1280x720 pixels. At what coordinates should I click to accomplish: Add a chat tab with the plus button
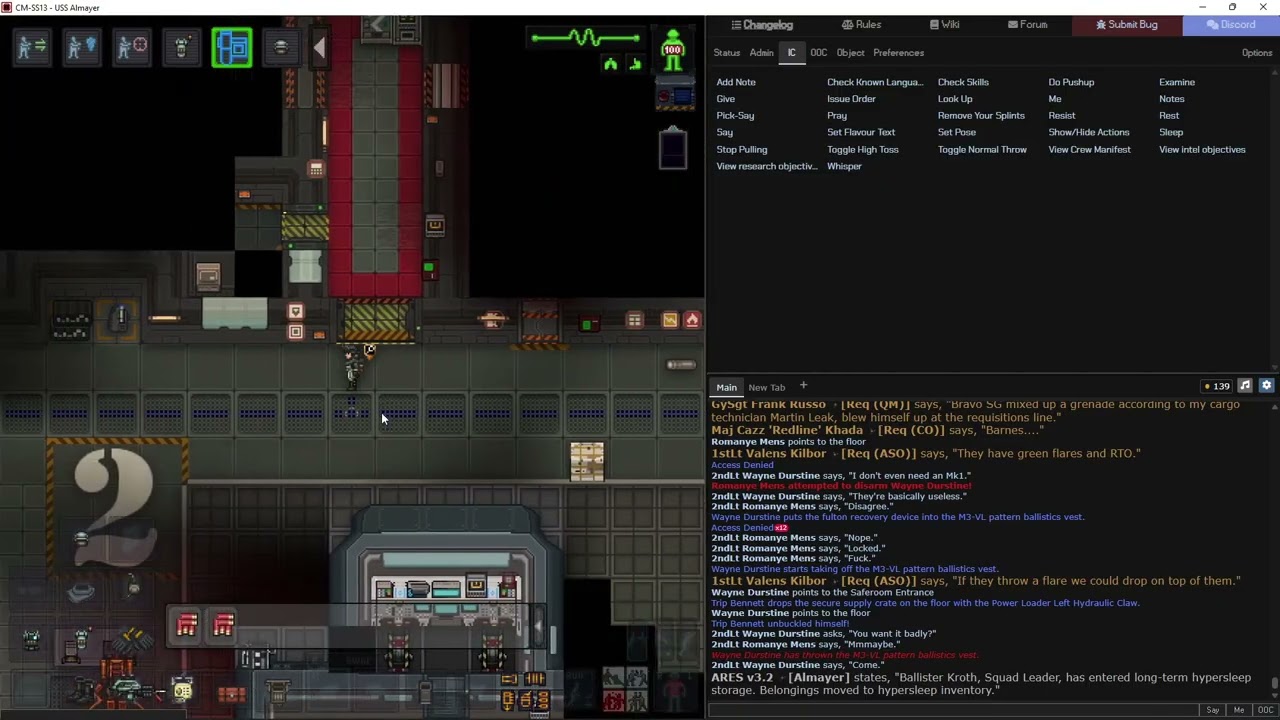click(x=803, y=386)
